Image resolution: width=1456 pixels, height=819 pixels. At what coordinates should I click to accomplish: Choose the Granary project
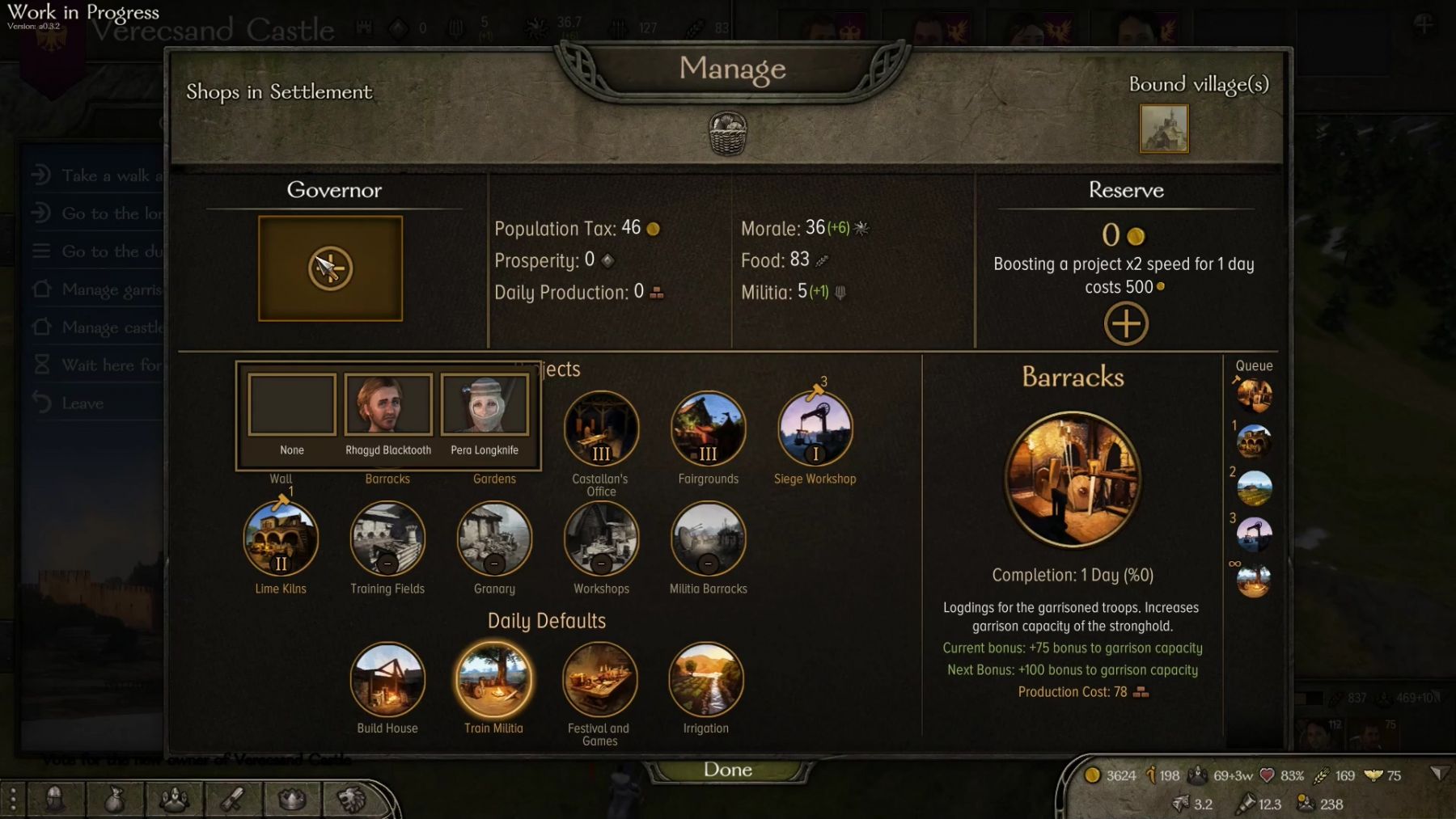(494, 538)
